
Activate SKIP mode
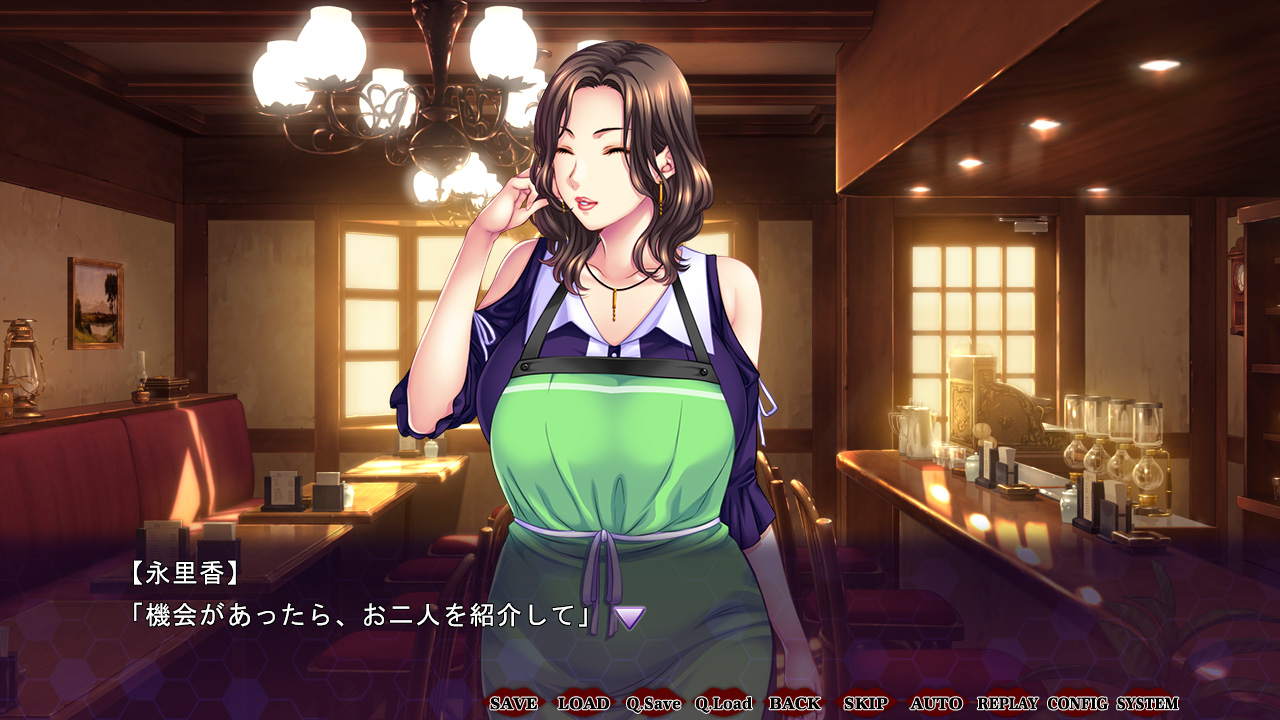click(x=865, y=703)
